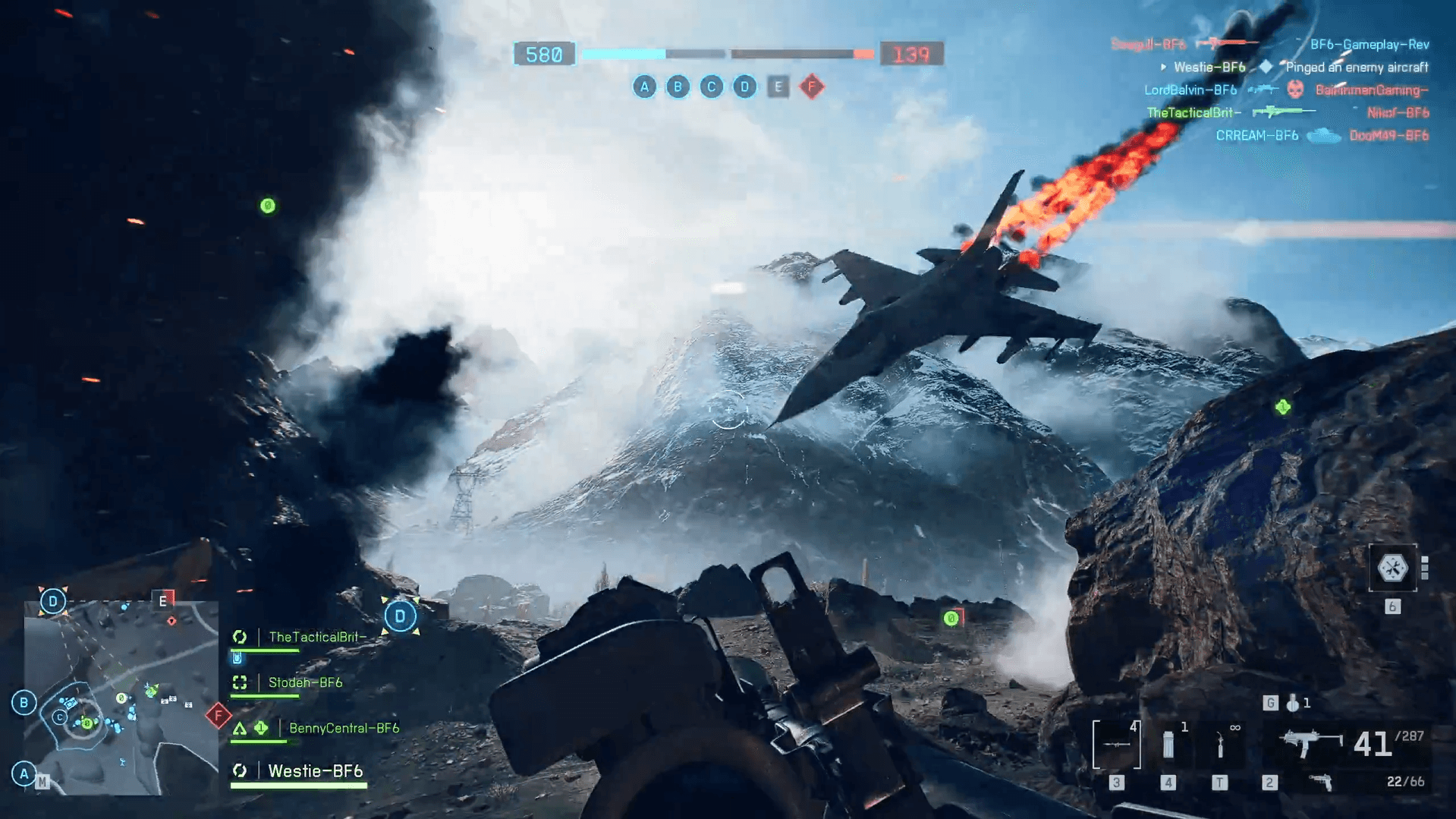
Task: Select squad member TheTacticalBrit-
Action: pos(317,637)
